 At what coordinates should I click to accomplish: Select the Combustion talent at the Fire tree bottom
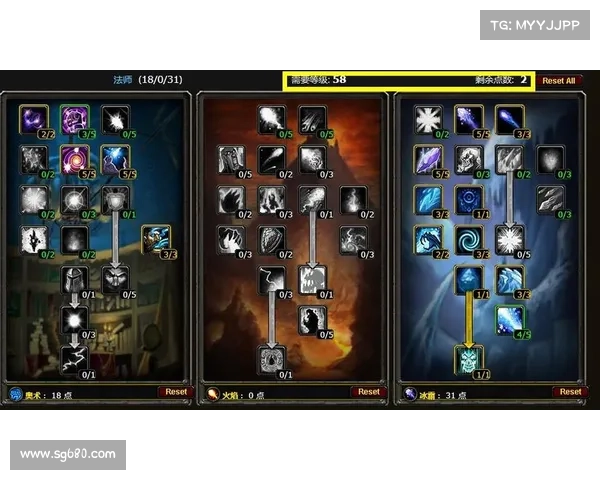tap(271, 359)
